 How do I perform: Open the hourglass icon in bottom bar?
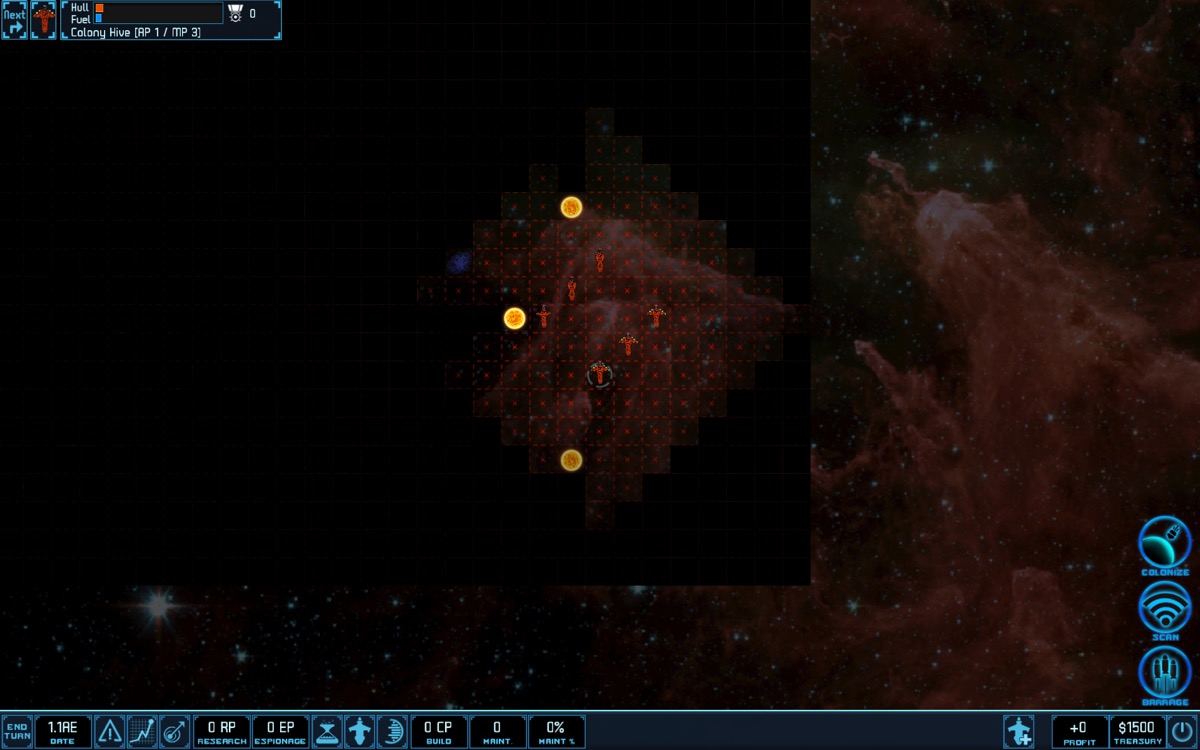[x=327, y=732]
